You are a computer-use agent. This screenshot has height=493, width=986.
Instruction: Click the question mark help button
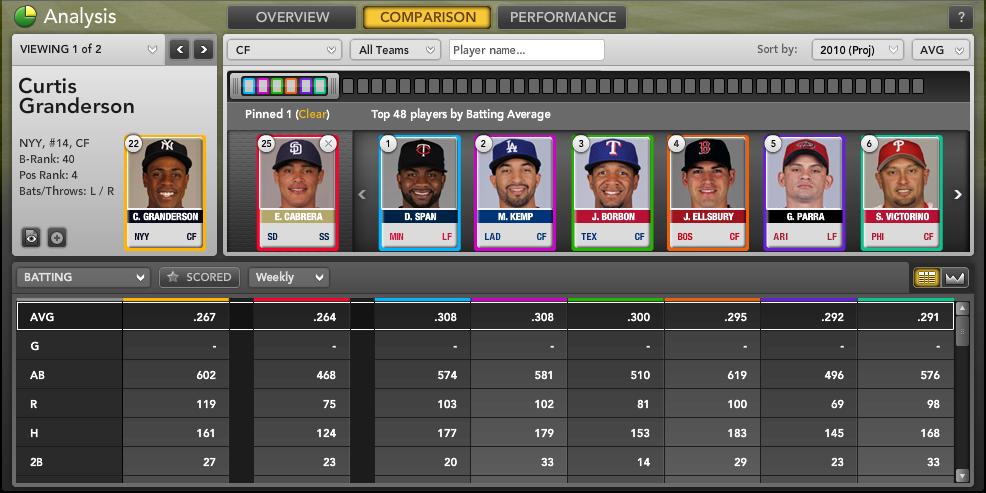pyautogui.click(x=961, y=18)
